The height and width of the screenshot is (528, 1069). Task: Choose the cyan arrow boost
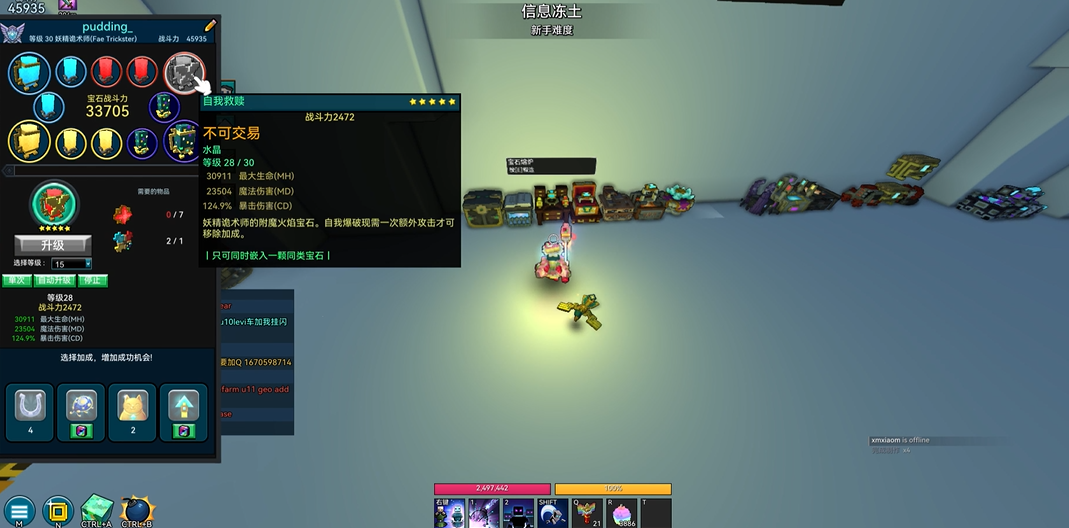(x=183, y=406)
